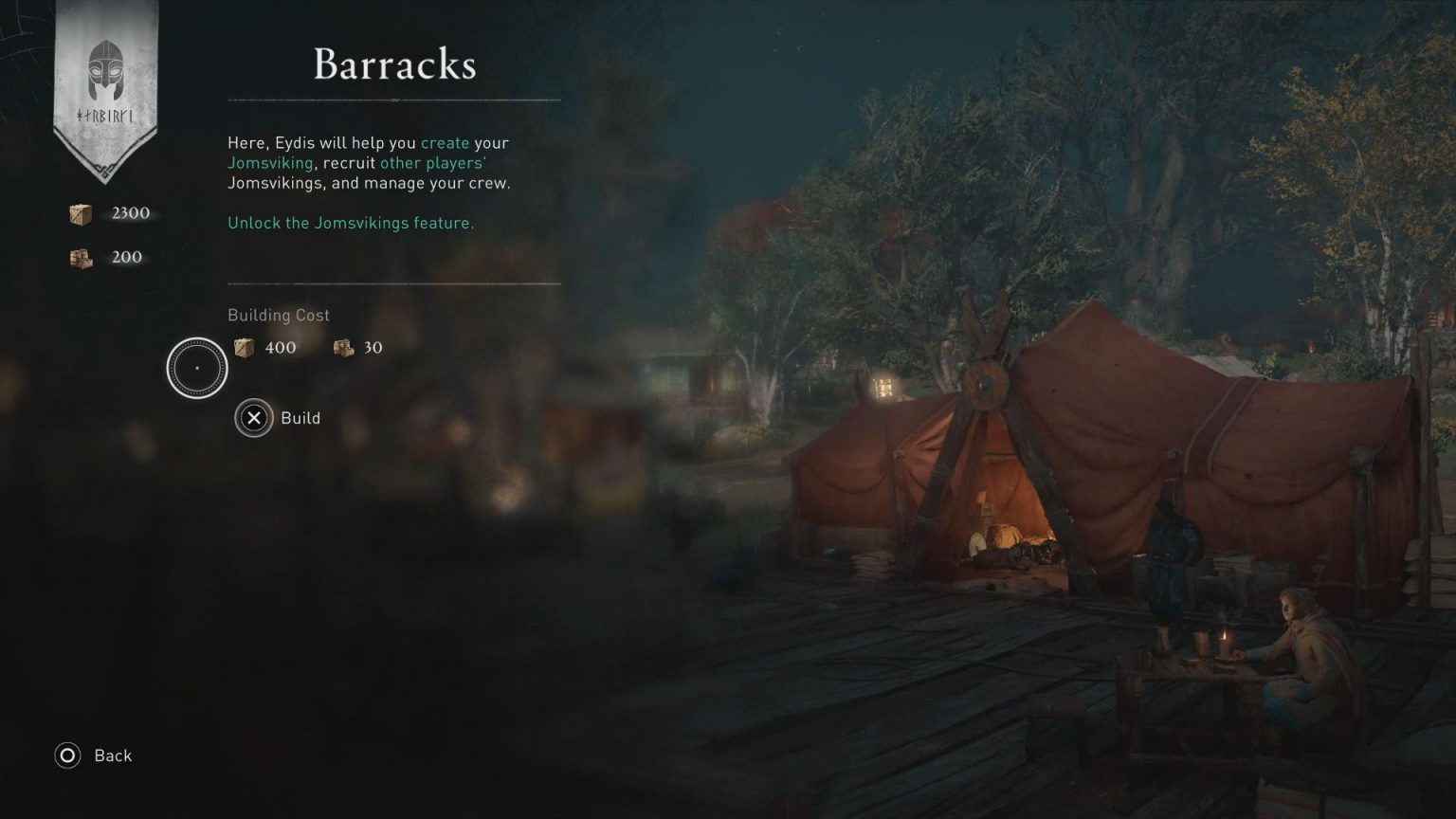Expand the Building Cost section

[278, 315]
